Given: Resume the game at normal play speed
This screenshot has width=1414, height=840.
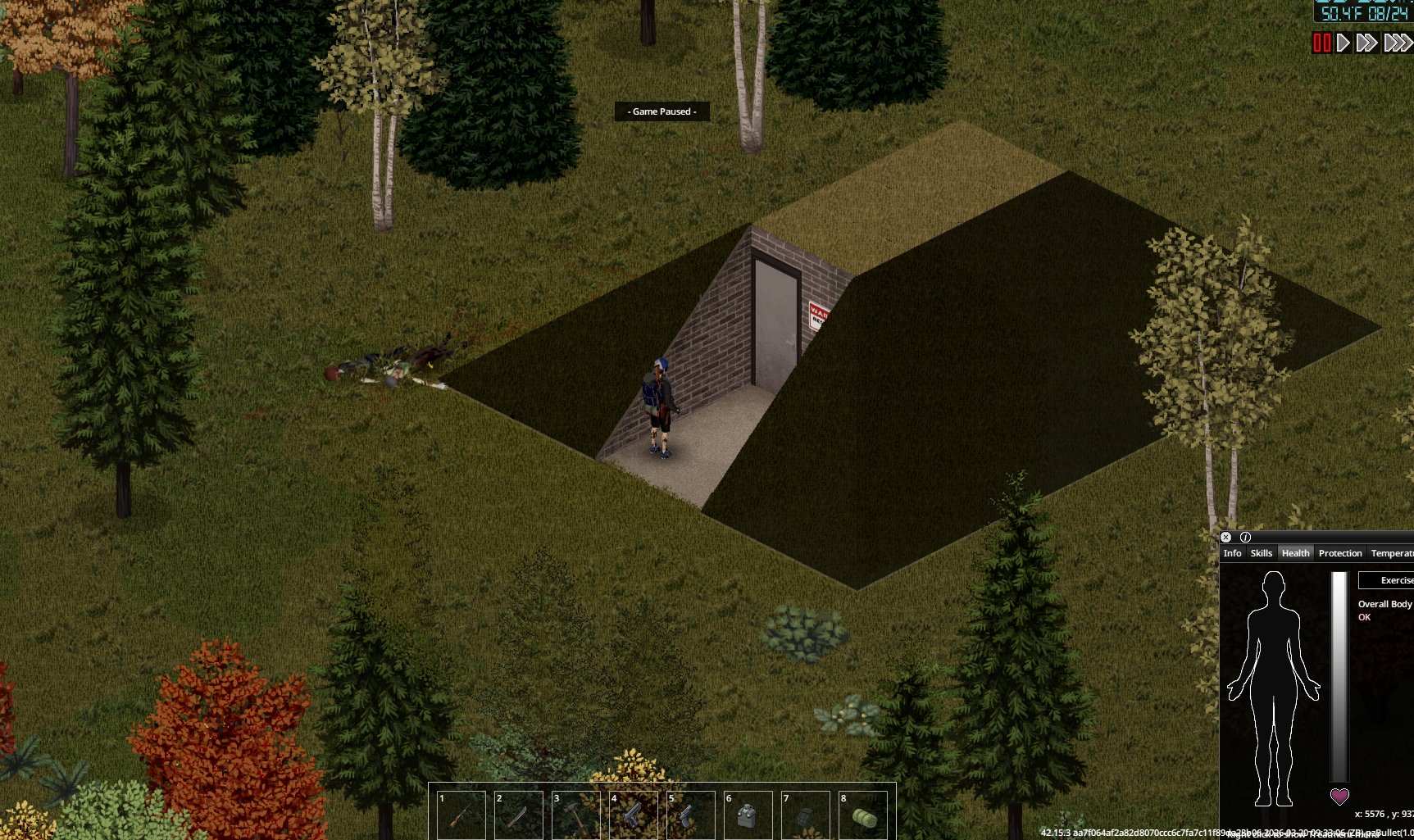Looking at the screenshot, I should click(x=1343, y=43).
